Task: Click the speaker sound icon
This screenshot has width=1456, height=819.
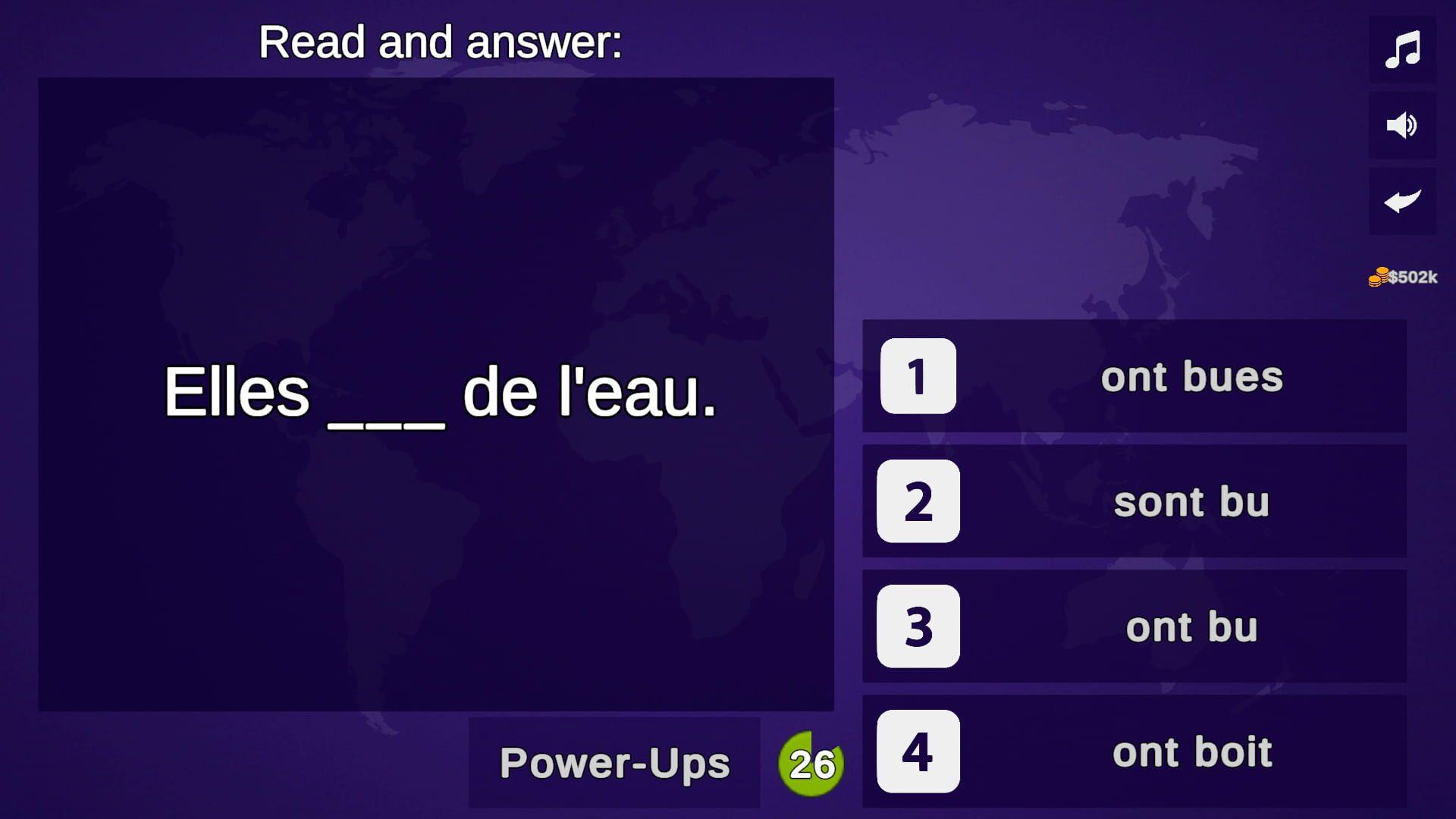Action: coord(1404,126)
